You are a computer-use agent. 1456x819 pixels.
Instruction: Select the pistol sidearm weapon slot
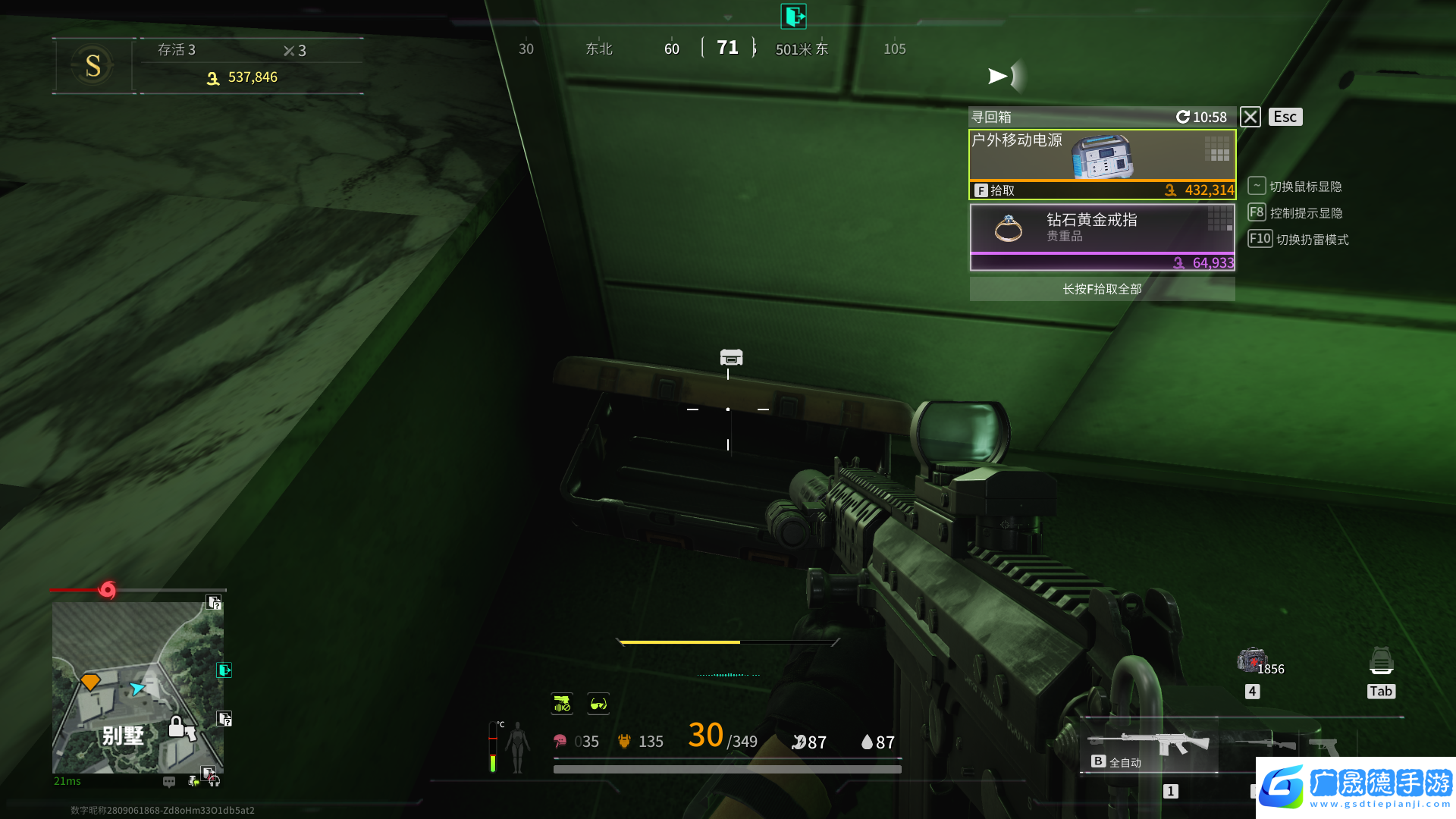click(1322, 745)
